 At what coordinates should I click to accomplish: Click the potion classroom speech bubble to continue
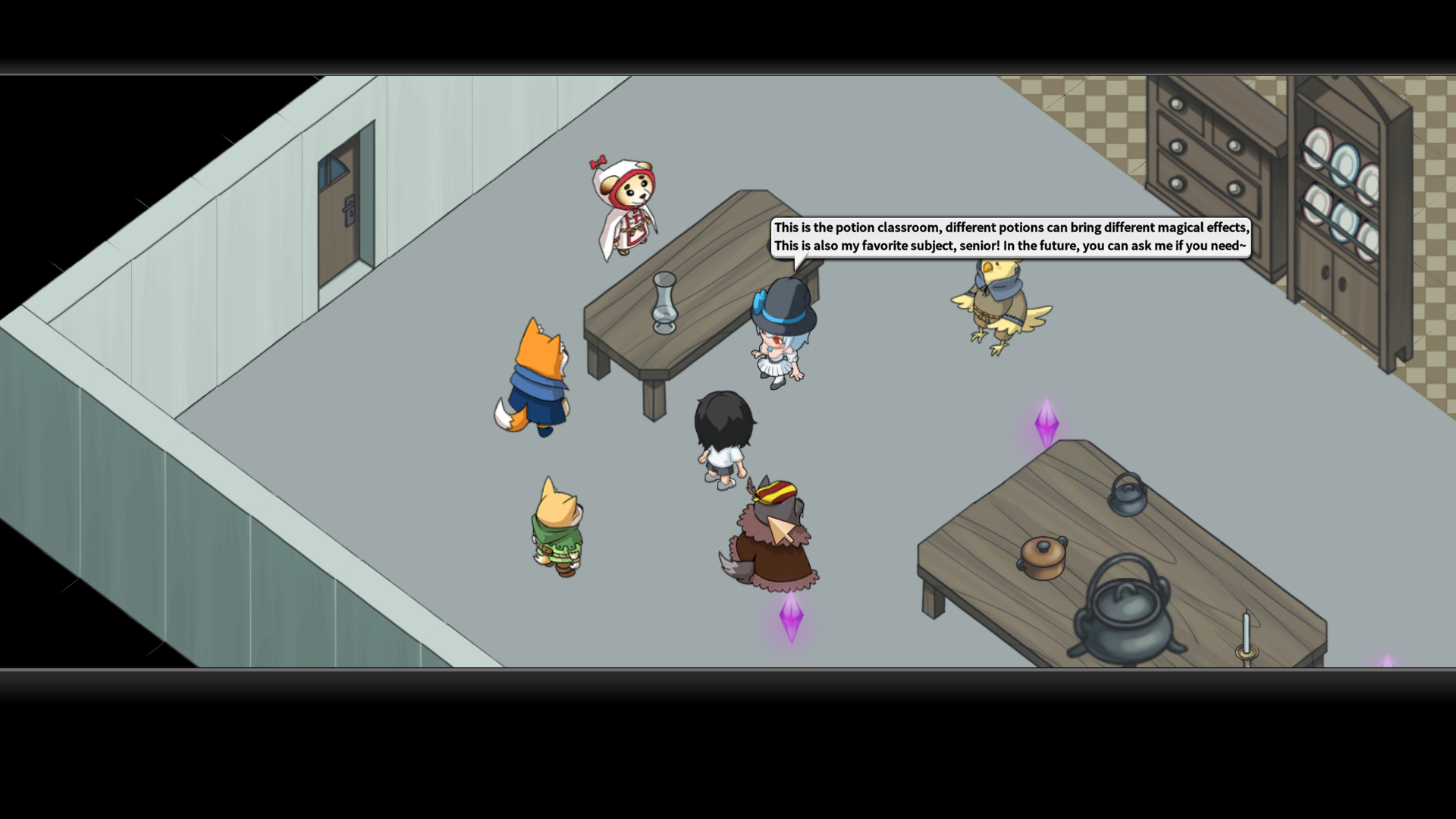(1010, 237)
